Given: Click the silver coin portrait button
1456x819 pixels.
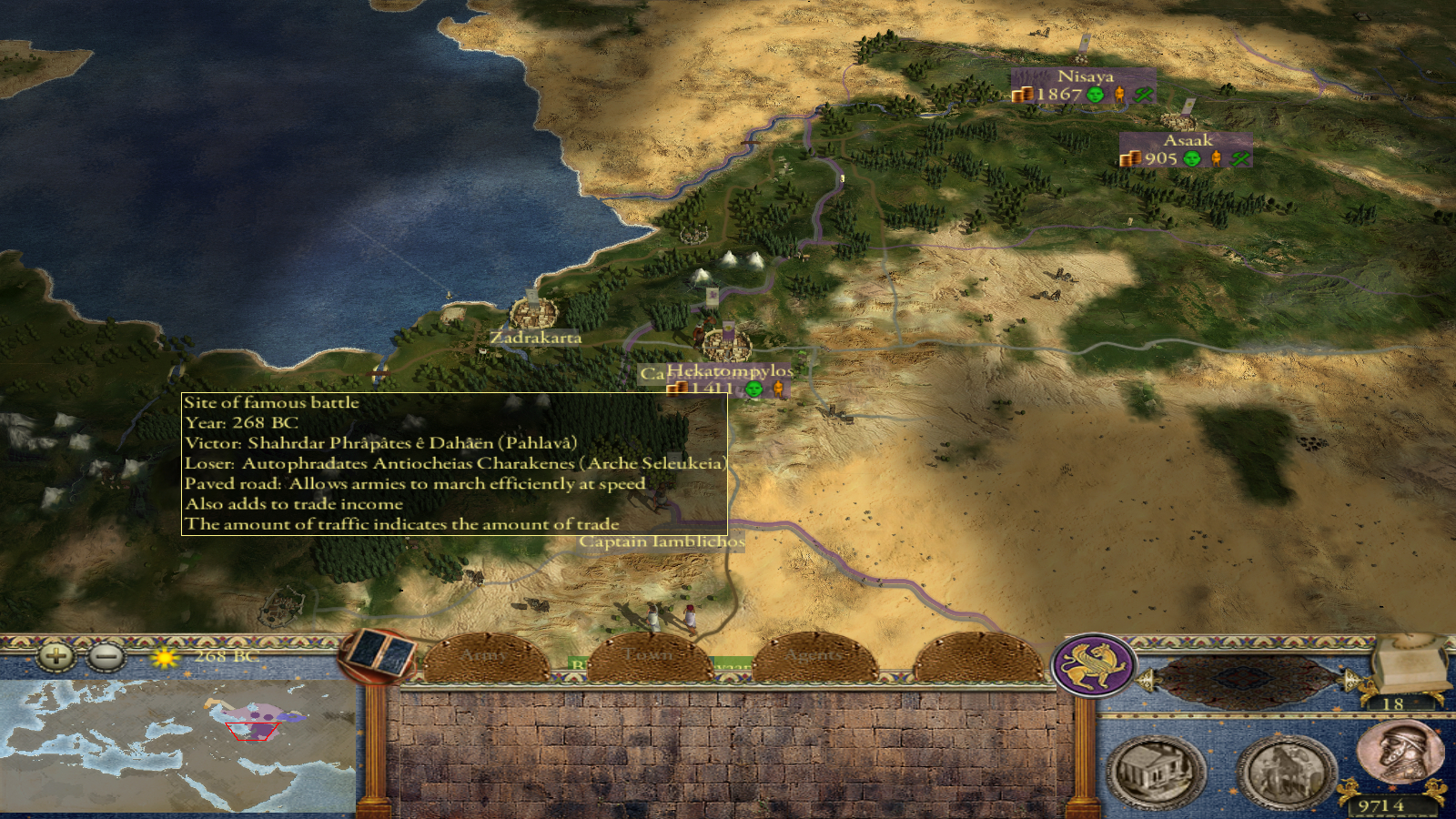Looking at the screenshot, I should [1400, 751].
